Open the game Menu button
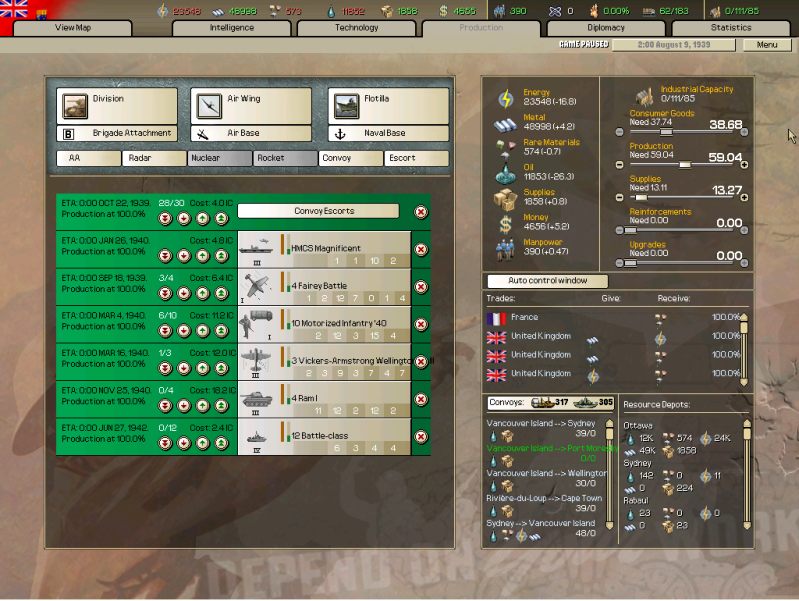This screenshot has width=799, height=601. (x=767, y=45)
